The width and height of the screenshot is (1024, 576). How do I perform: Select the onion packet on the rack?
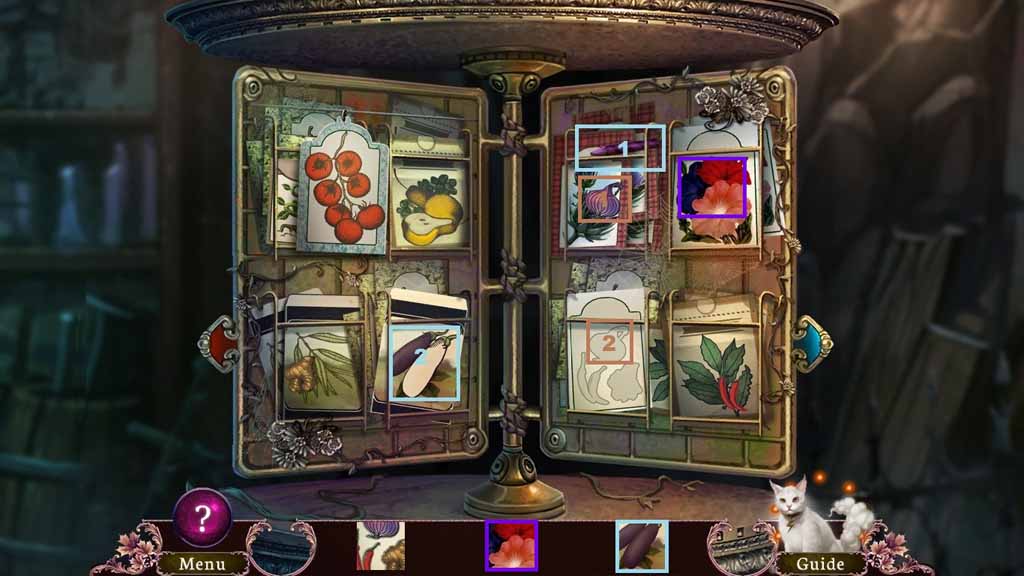point(604,198)
